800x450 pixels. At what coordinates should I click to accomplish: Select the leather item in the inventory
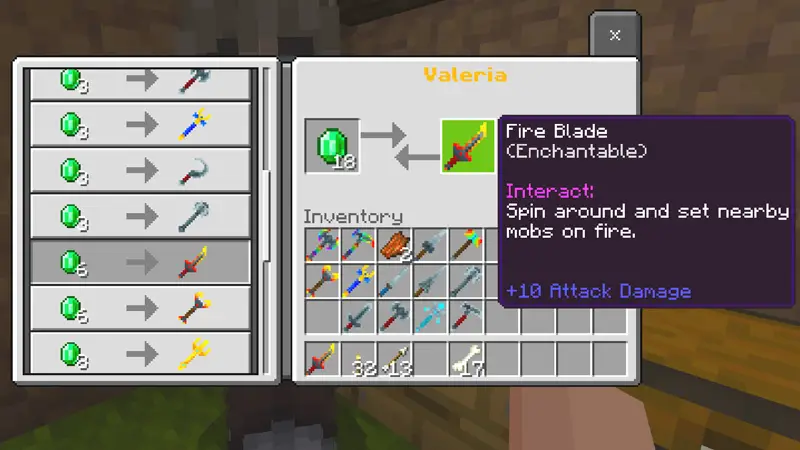395,246
